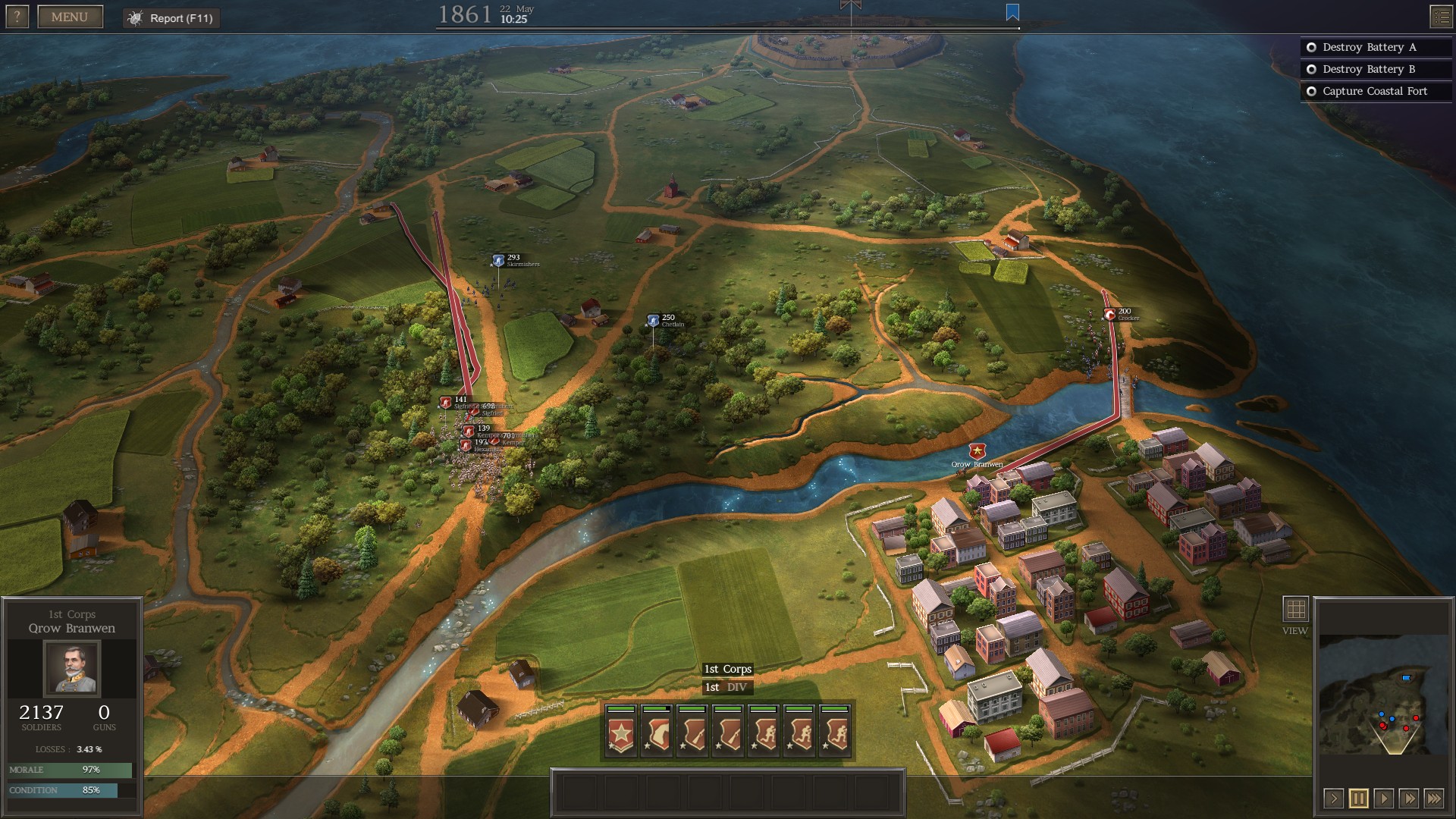Open the help question mark button

[17, 17]
